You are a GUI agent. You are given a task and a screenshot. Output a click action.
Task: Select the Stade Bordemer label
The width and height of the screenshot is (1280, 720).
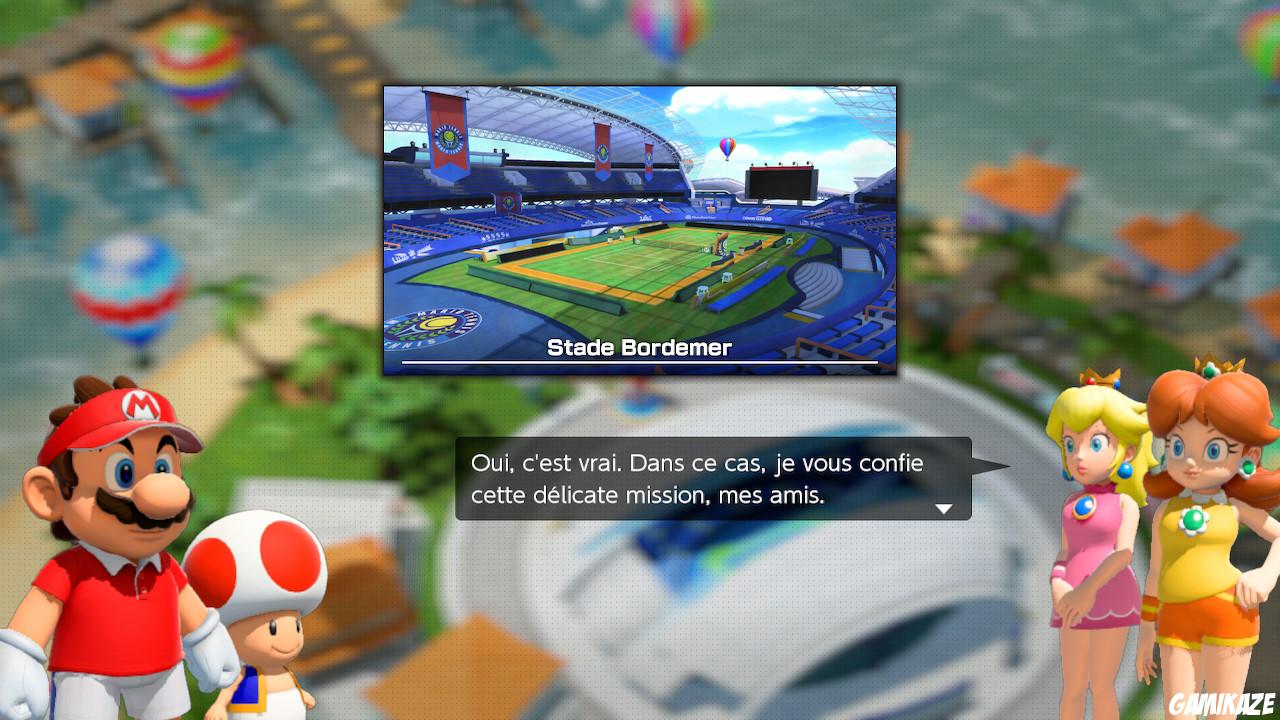pos(638,347)
